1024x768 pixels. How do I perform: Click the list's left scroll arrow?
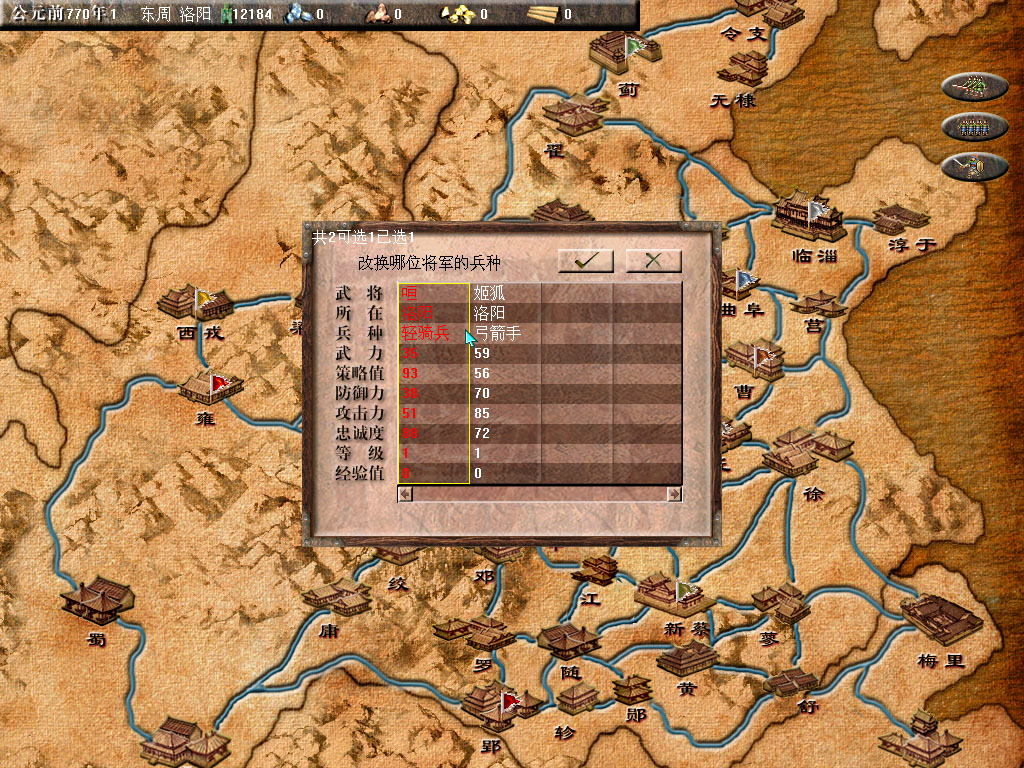(404, 494)
